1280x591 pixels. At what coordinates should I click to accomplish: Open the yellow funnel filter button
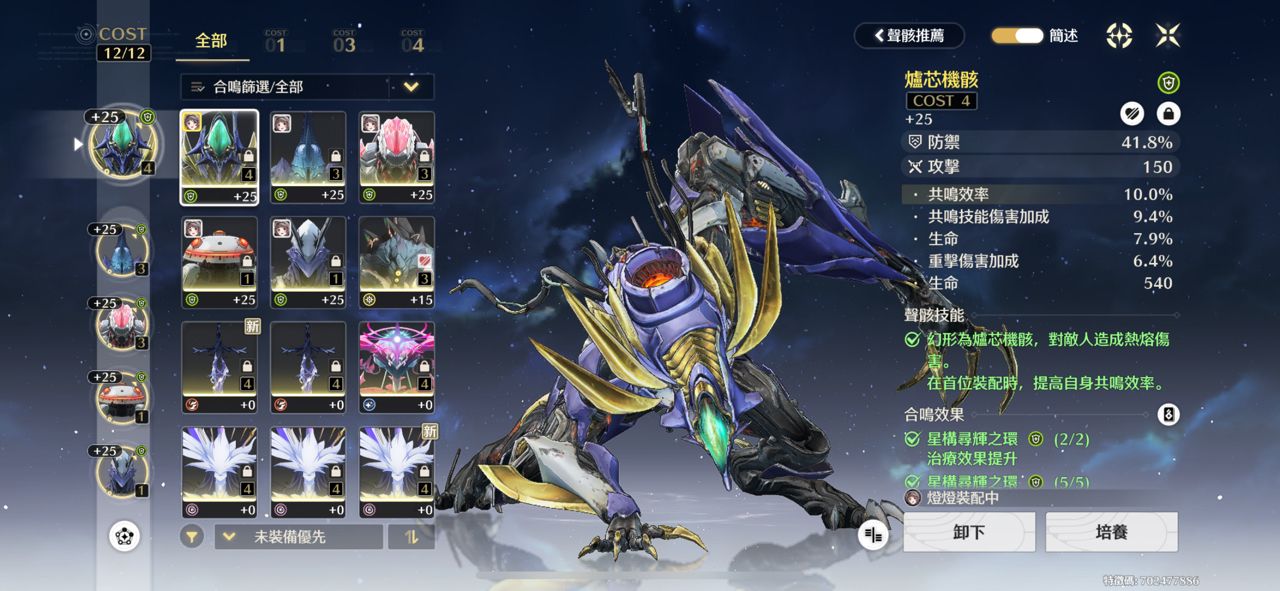click(192, 537)
